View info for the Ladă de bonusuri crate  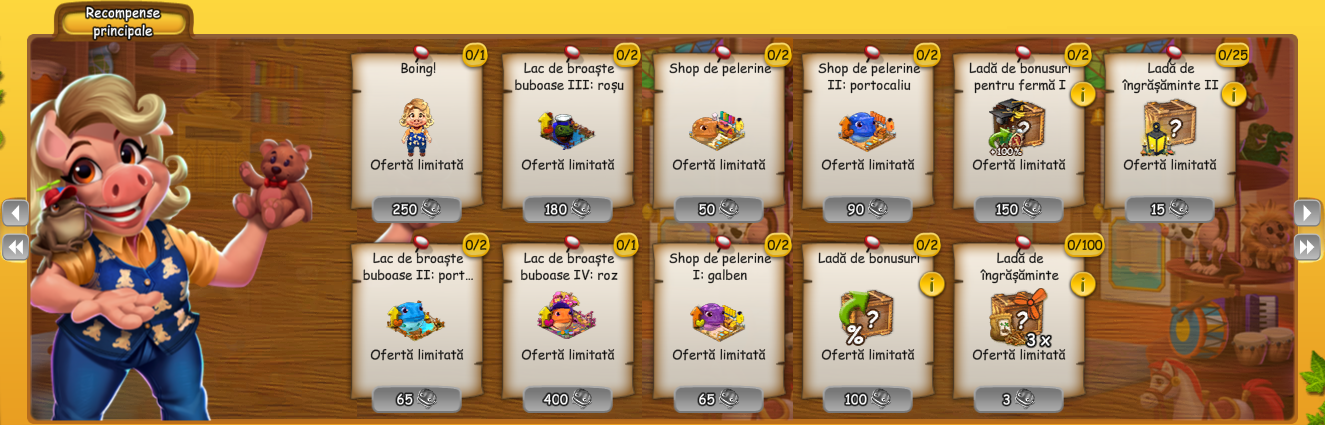click(931, 284)
